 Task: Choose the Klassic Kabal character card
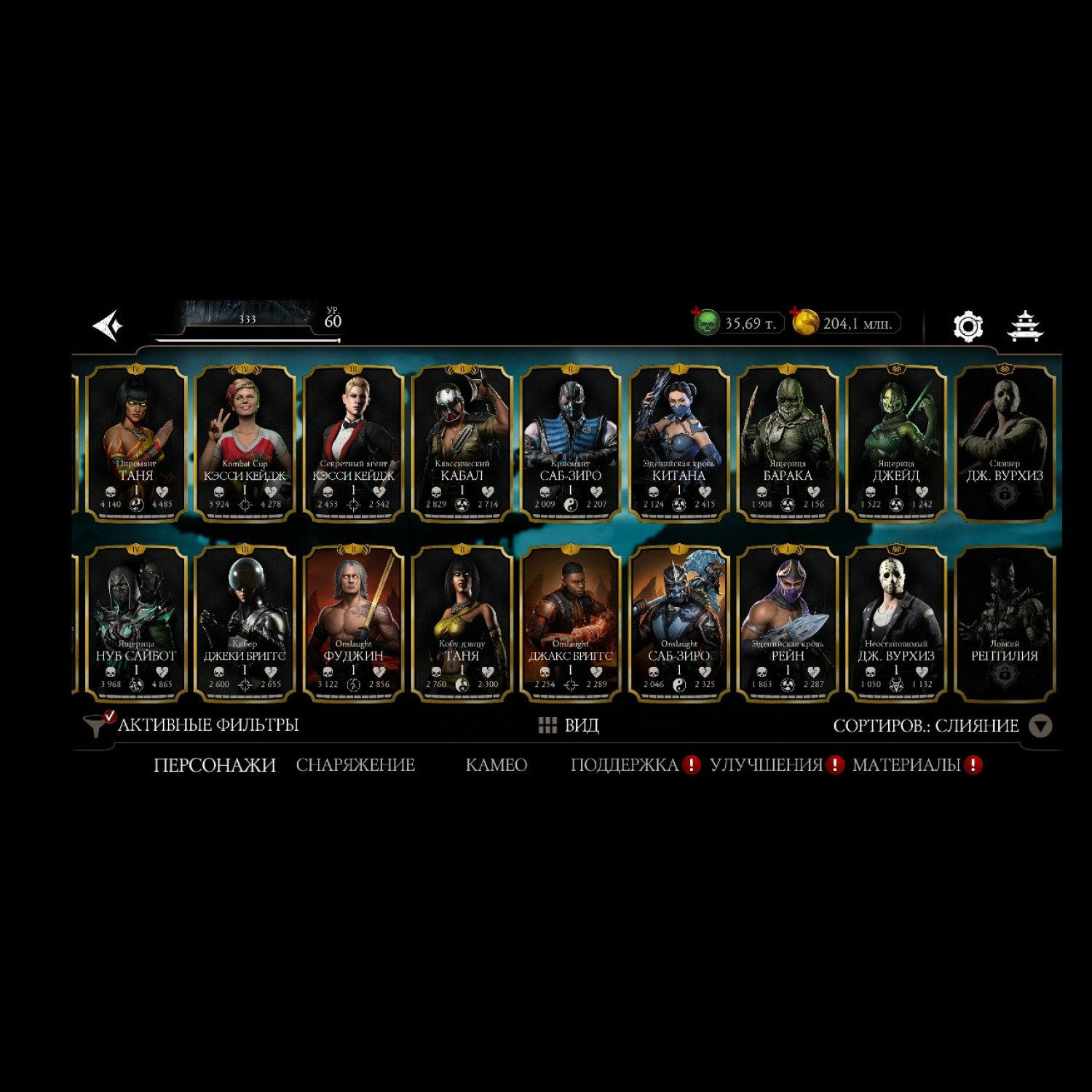(x=462, y=443)
